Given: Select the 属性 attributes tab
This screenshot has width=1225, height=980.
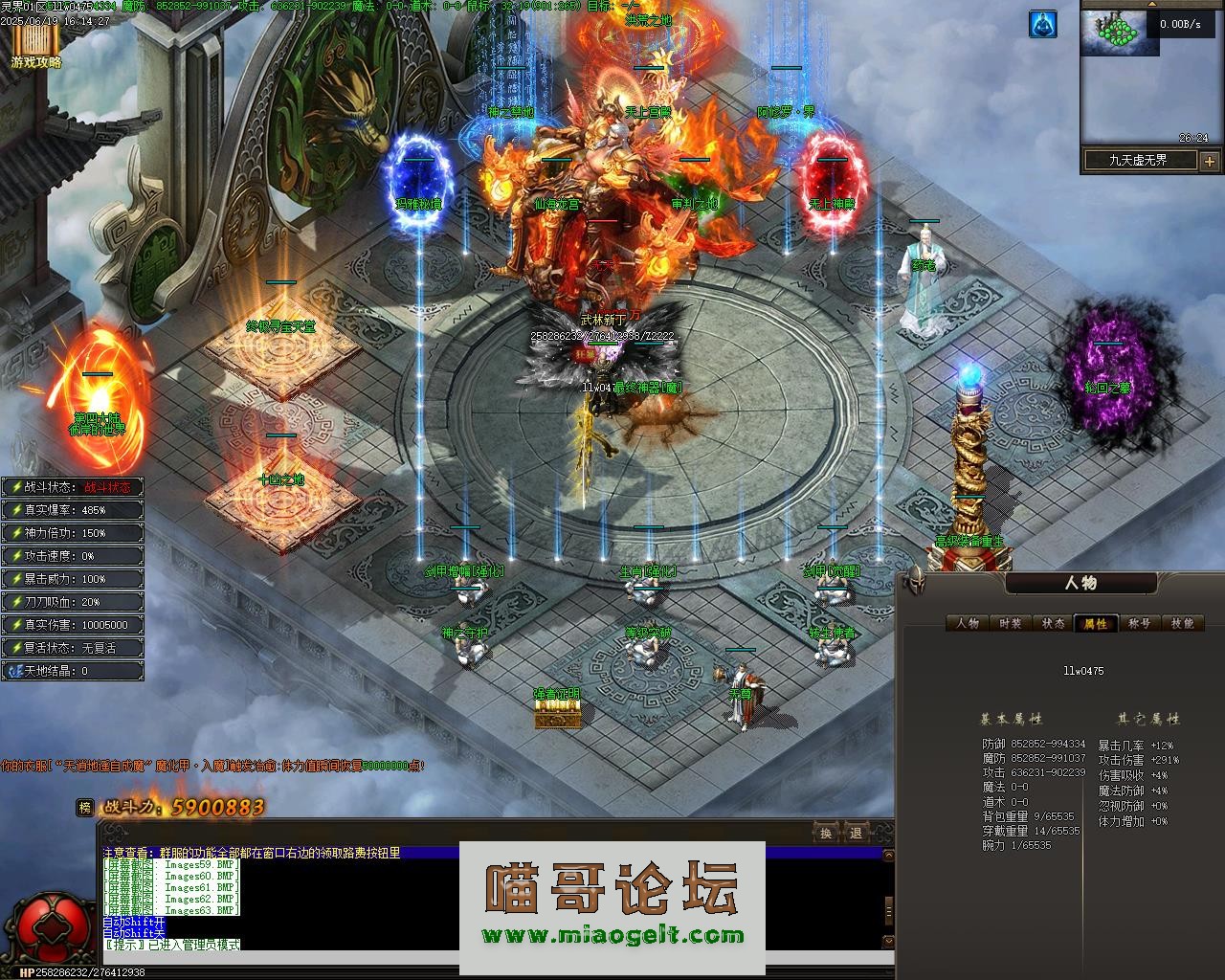Looking at the screenshot, I should point(1095,623).
